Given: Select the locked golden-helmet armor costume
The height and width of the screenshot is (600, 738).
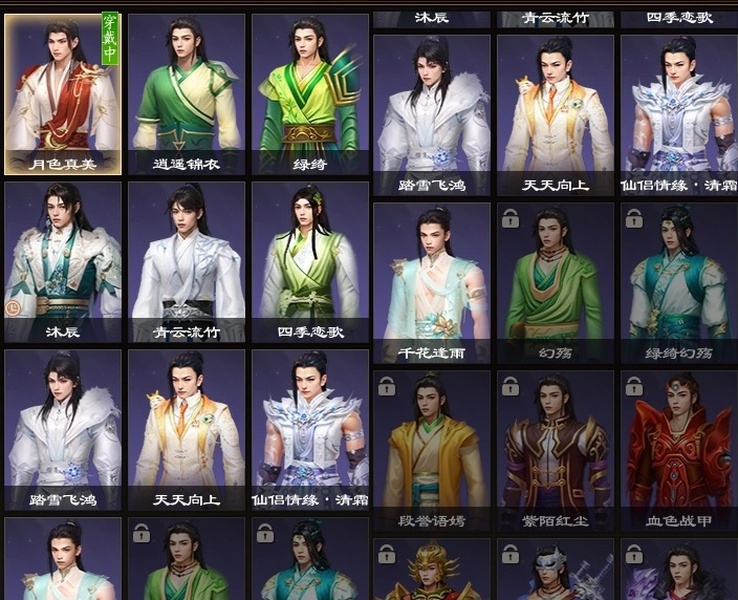Looking at the screenshot, I should 431,572.
